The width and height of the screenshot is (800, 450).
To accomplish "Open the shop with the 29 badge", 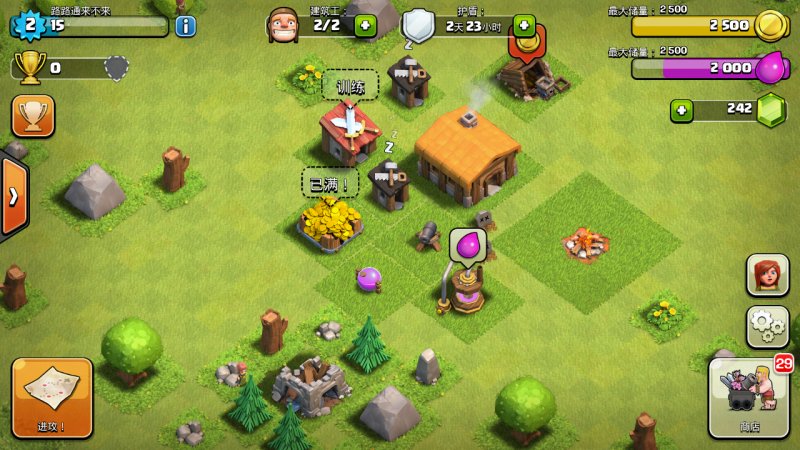I will pyautogui.click(x=749, y=397).
